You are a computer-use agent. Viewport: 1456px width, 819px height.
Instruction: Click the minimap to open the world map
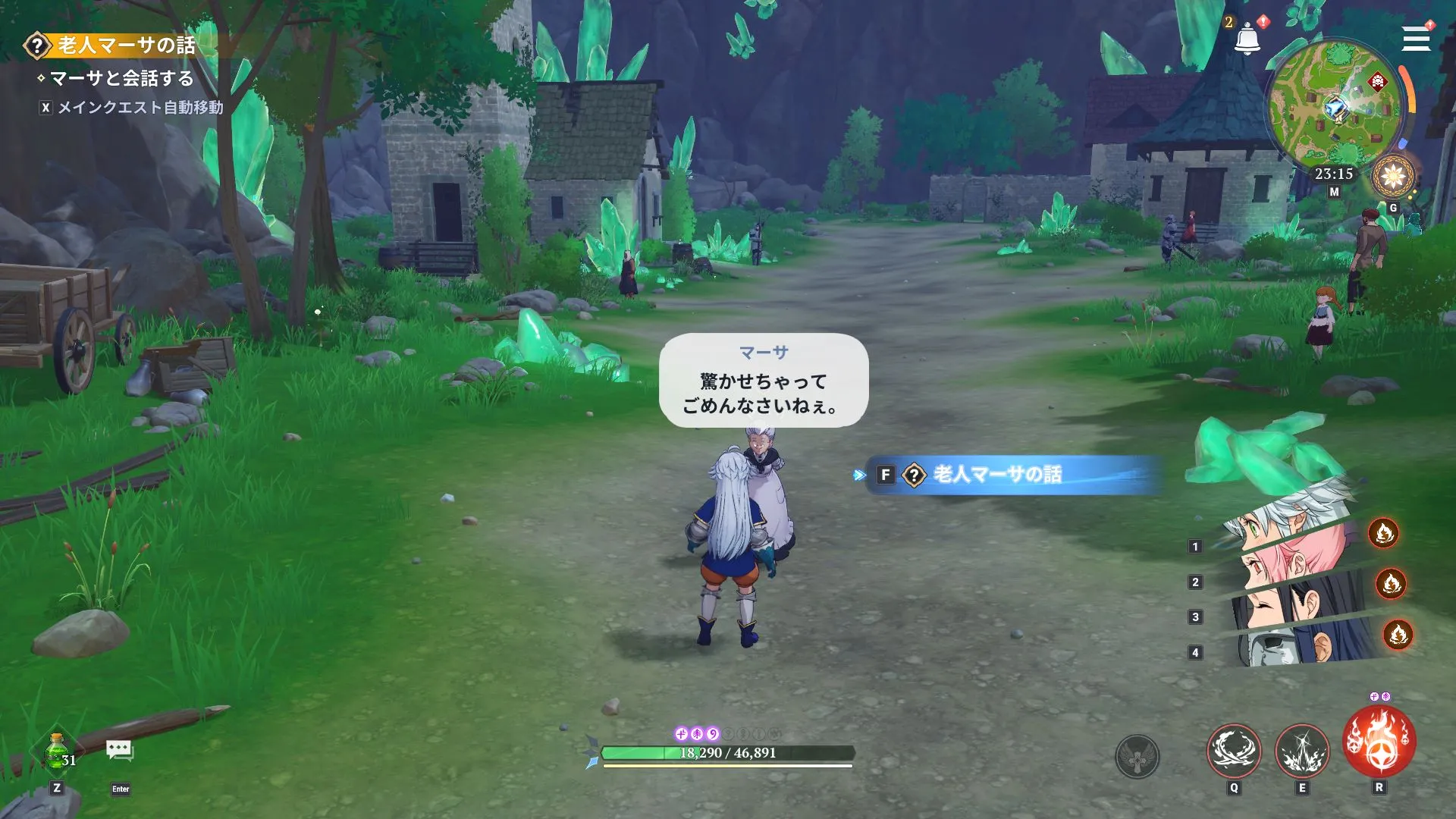point(1335,106)
